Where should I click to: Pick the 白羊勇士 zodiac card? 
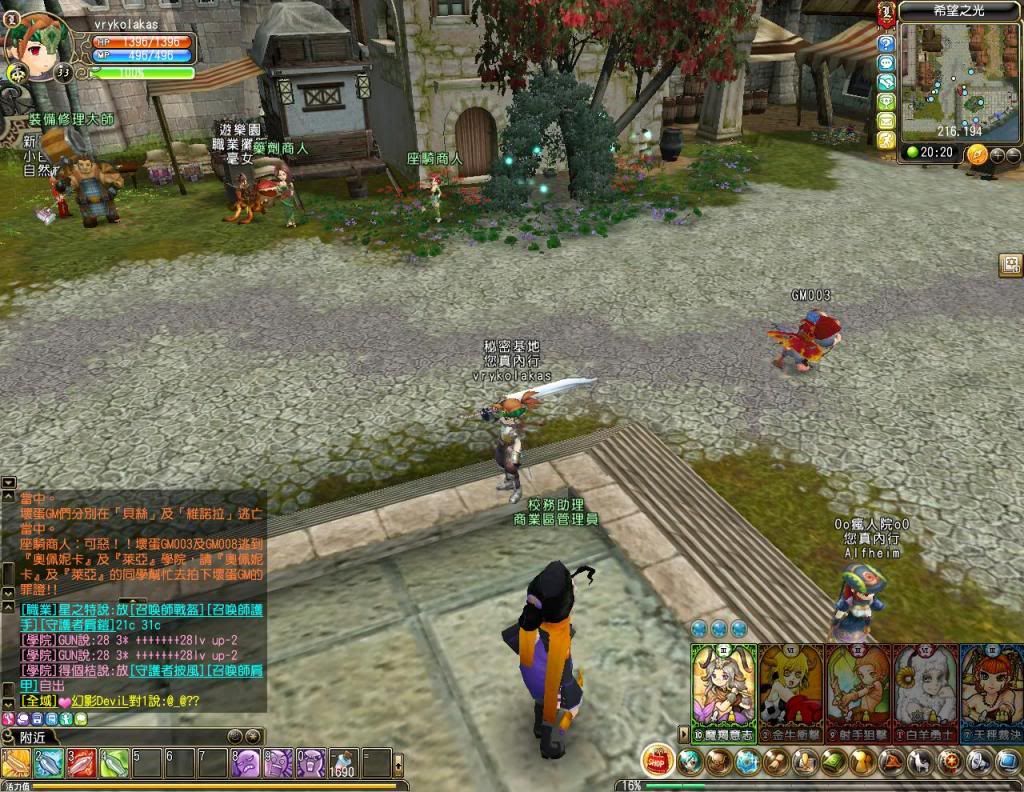pos(925,692)
